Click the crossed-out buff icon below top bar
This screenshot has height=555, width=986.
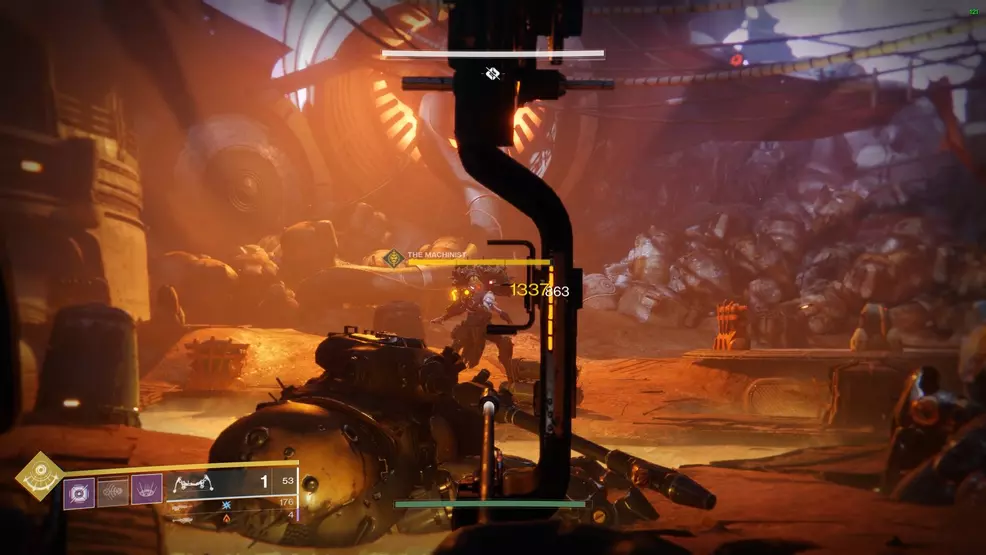492,73
